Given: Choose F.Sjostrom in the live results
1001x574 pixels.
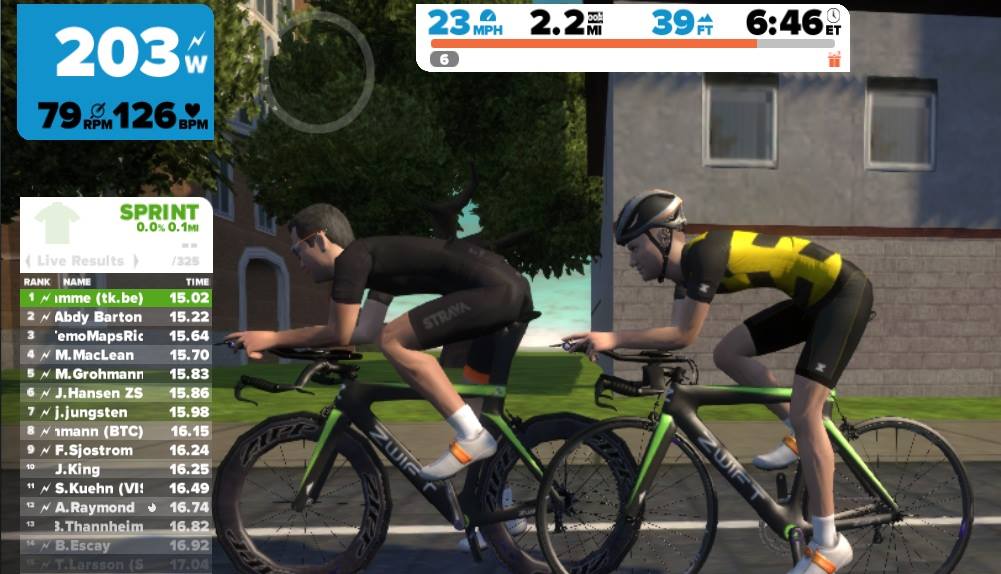Looking at the screenshot, I should tap(115, 450).
